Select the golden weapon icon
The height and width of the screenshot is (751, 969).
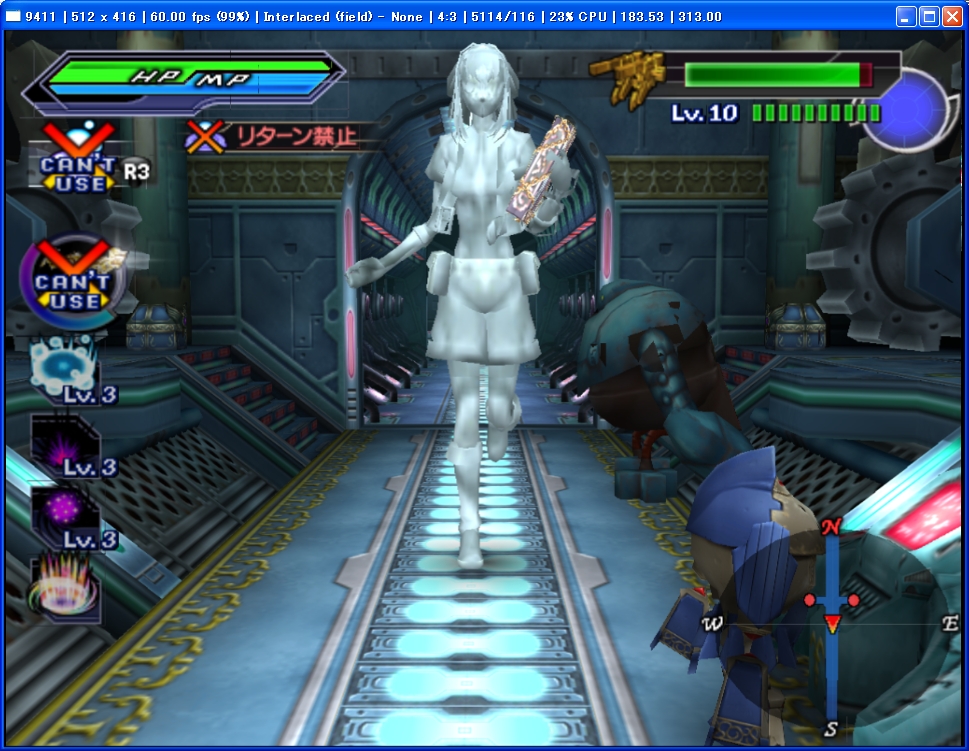pyautogui.click(x=628, y=76)
